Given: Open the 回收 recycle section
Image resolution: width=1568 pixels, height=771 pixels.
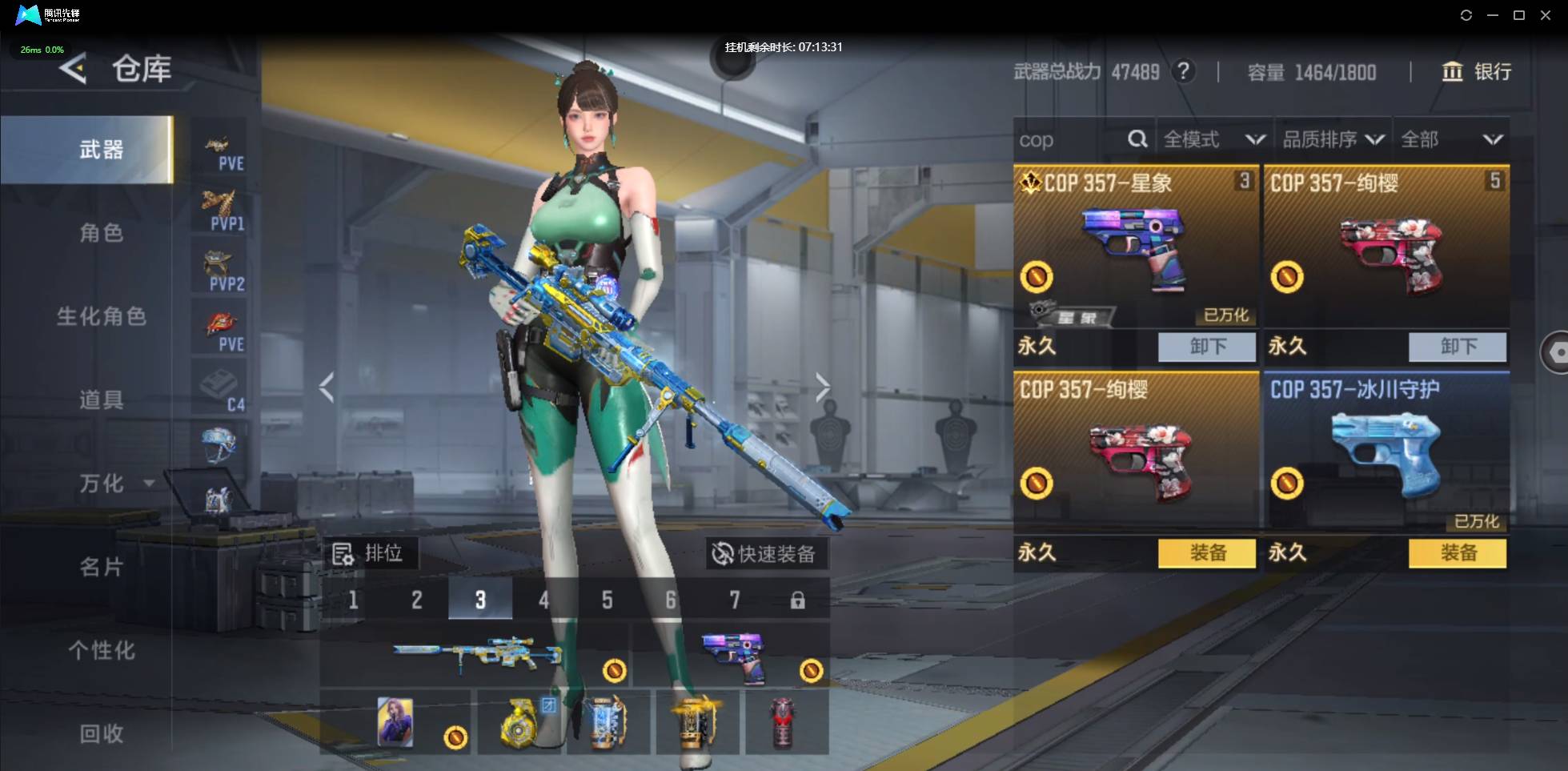Looking at the screenshot, I should (x=101, y=733).
